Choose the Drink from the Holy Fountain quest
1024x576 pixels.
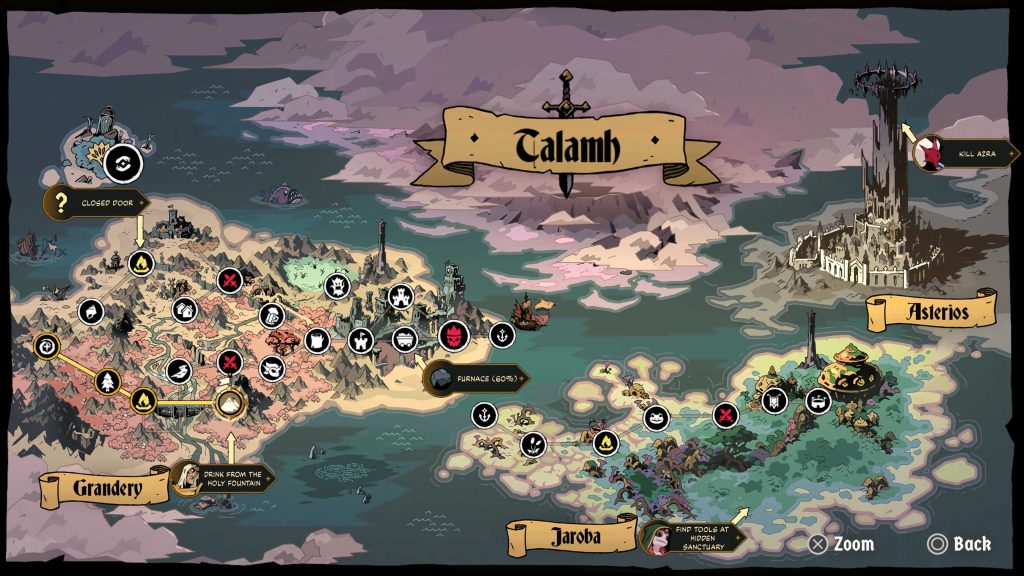(x=221, y=480)
